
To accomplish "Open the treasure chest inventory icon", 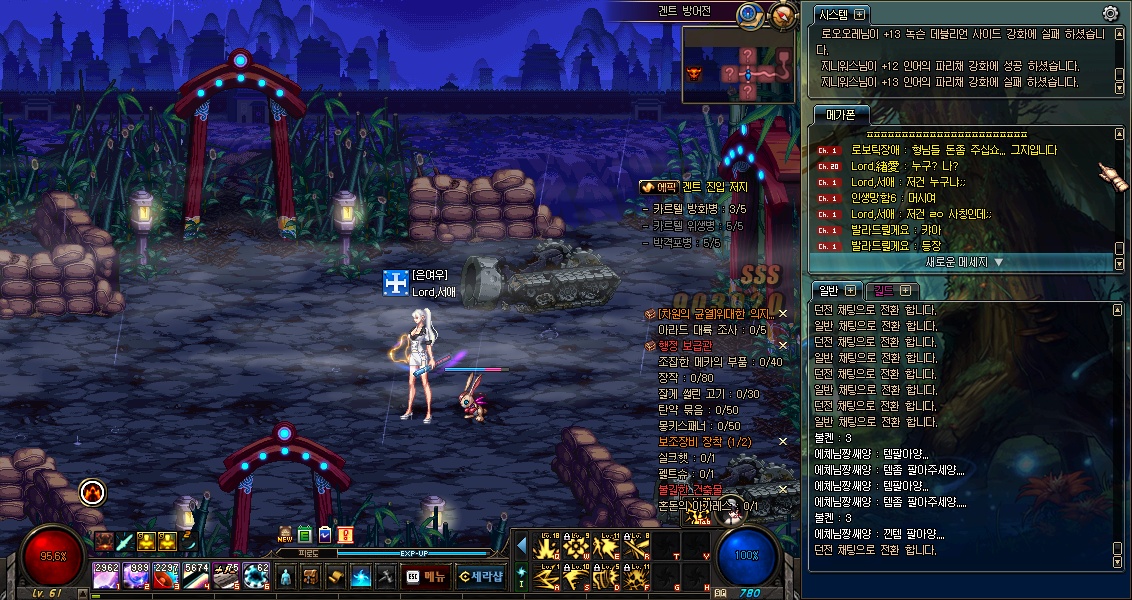I will pos(311,577).
